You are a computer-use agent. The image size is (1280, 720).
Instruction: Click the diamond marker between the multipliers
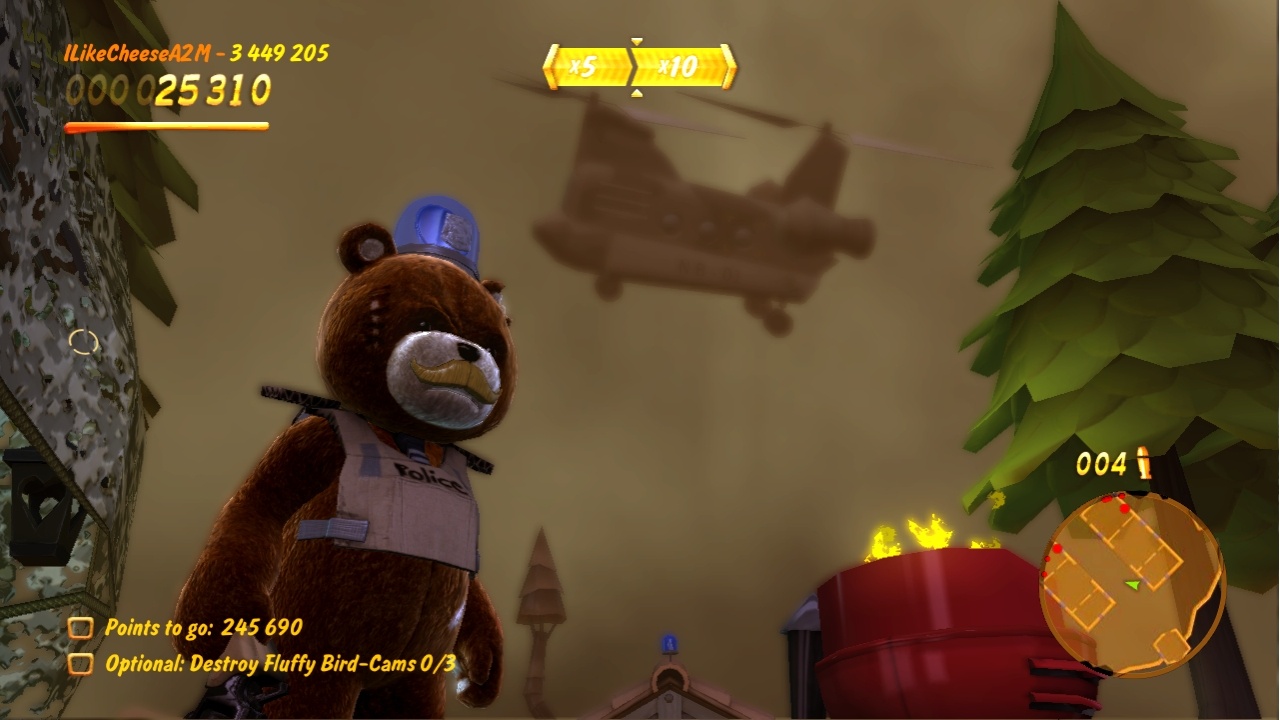(x=635, y=64)
